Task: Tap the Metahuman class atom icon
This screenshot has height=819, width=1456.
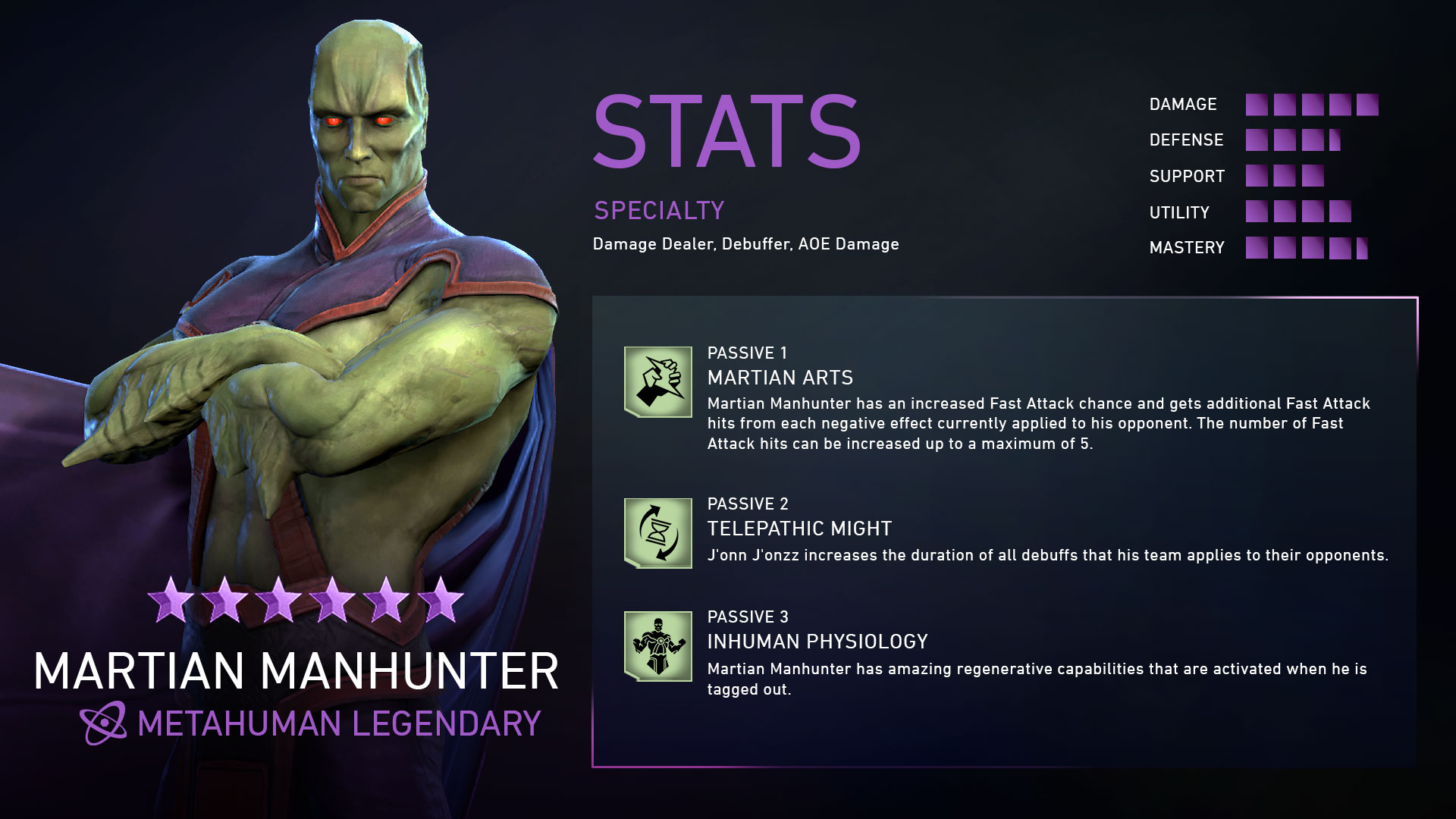Action: [x=104, y=723]
